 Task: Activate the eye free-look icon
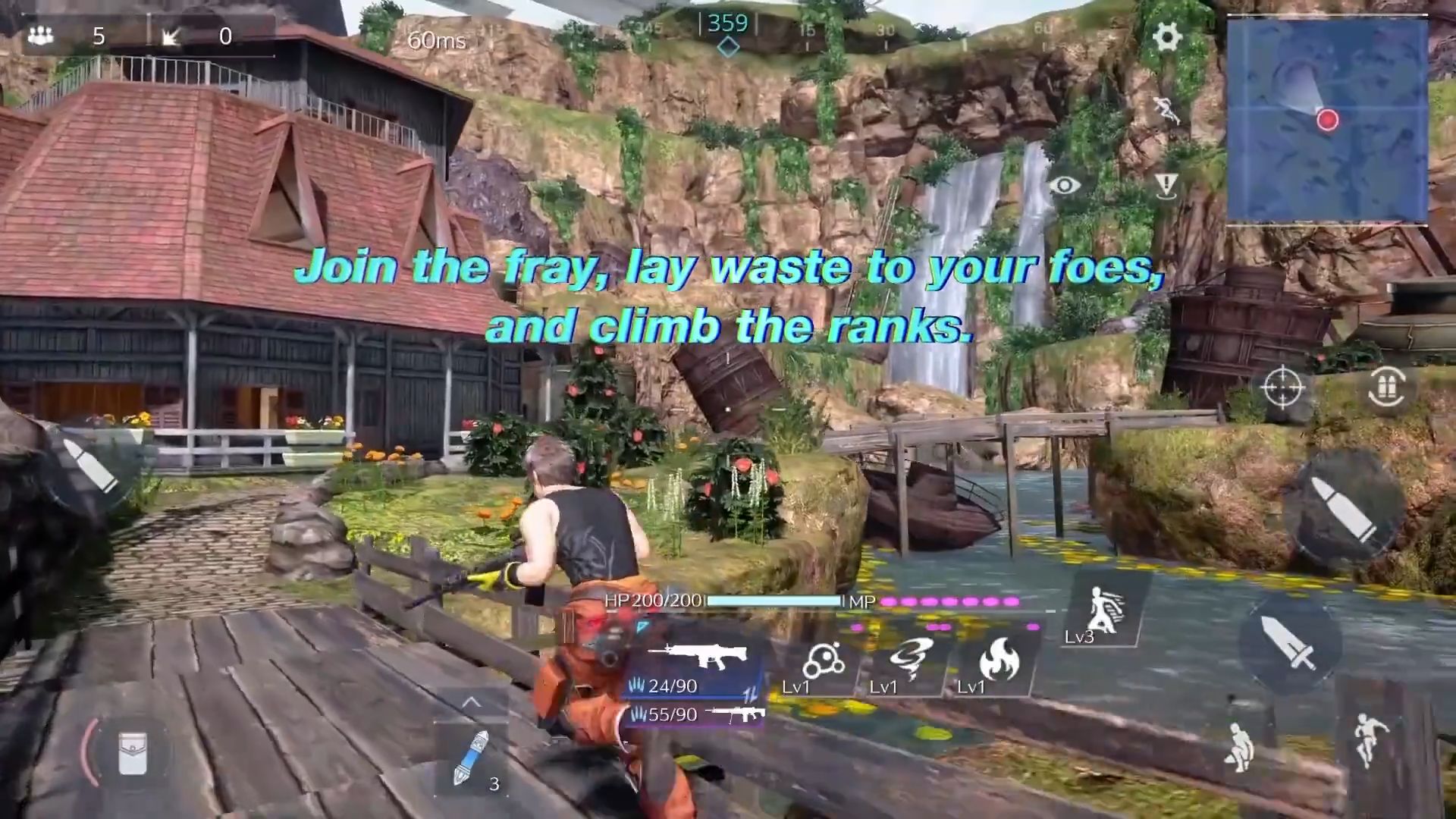tap(1065, 185)
